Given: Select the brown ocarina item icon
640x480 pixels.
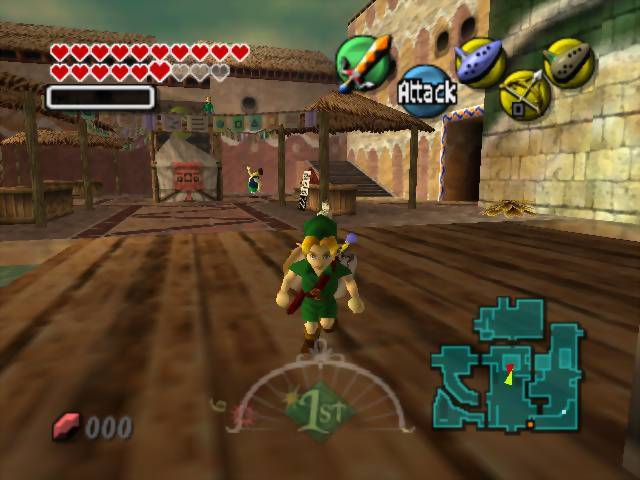Looking at the screenshot, I should pyautogui.click(x=569, y=62).
